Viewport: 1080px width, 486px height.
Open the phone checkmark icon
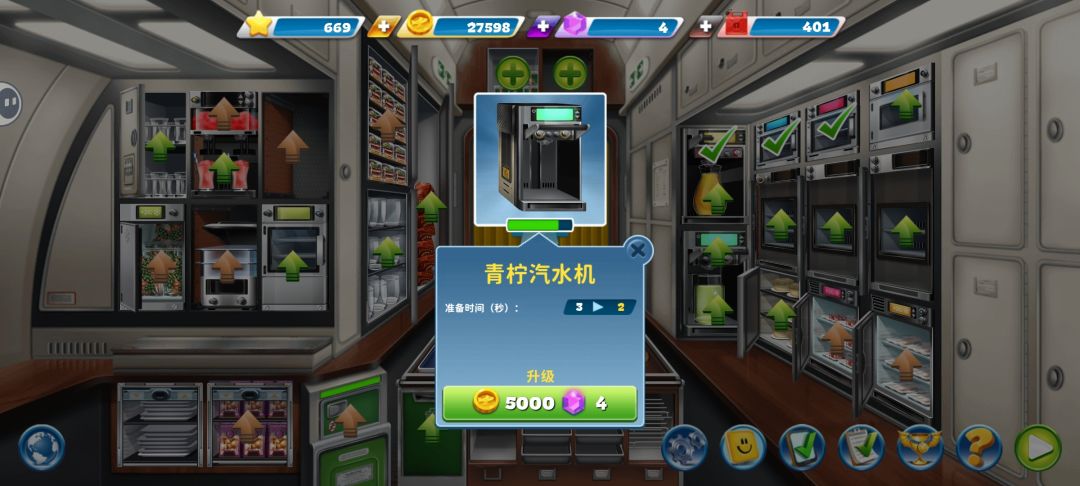click(801, 448)
